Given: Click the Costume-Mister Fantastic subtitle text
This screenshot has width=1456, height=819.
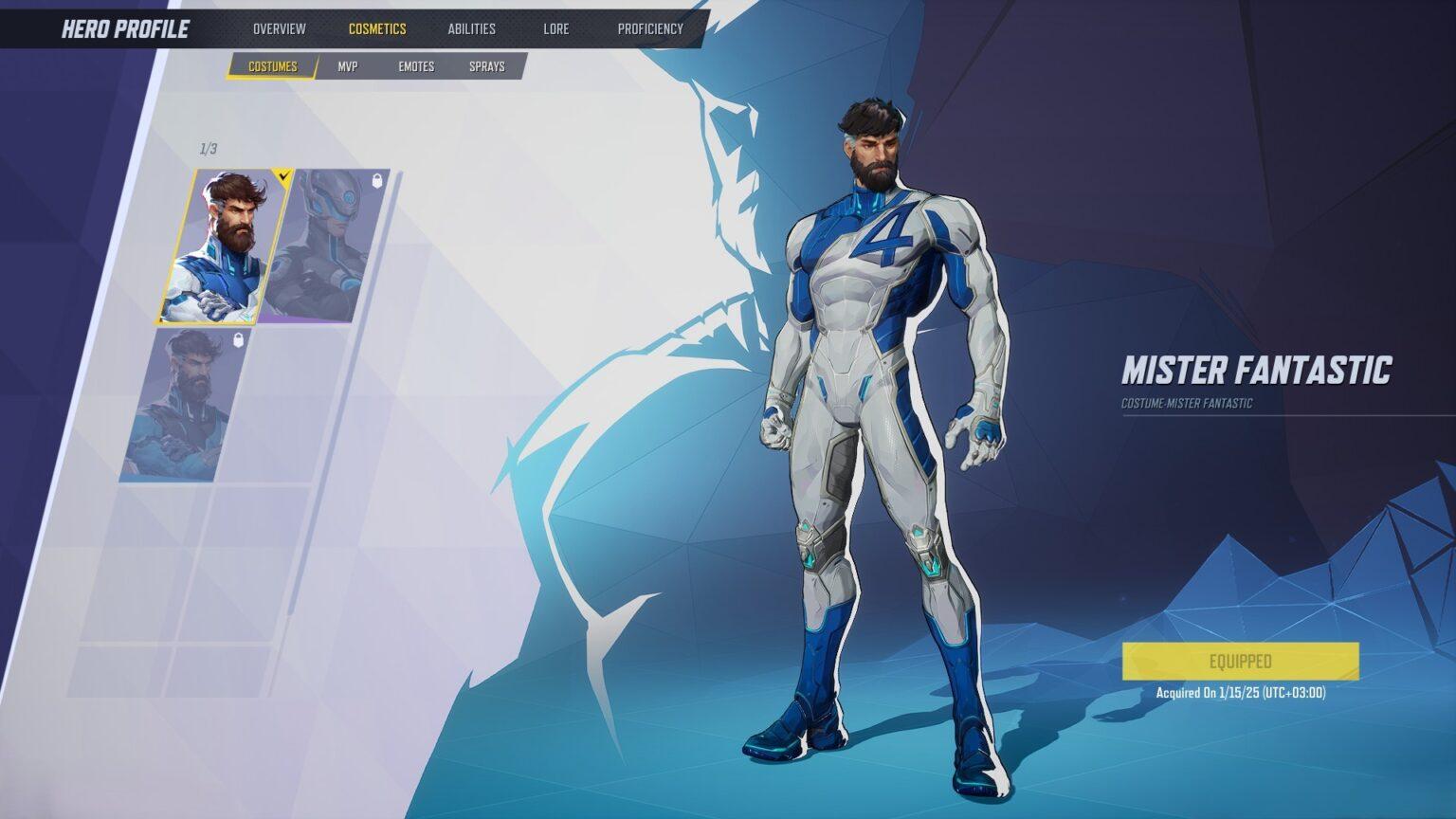Looking at the screenshot, I should [x=1185, y=402].
